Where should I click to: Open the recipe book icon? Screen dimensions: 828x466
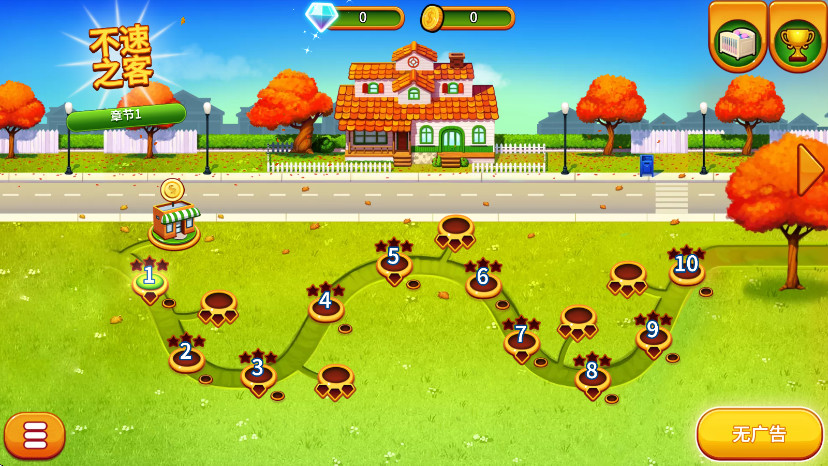coord(738,37)
